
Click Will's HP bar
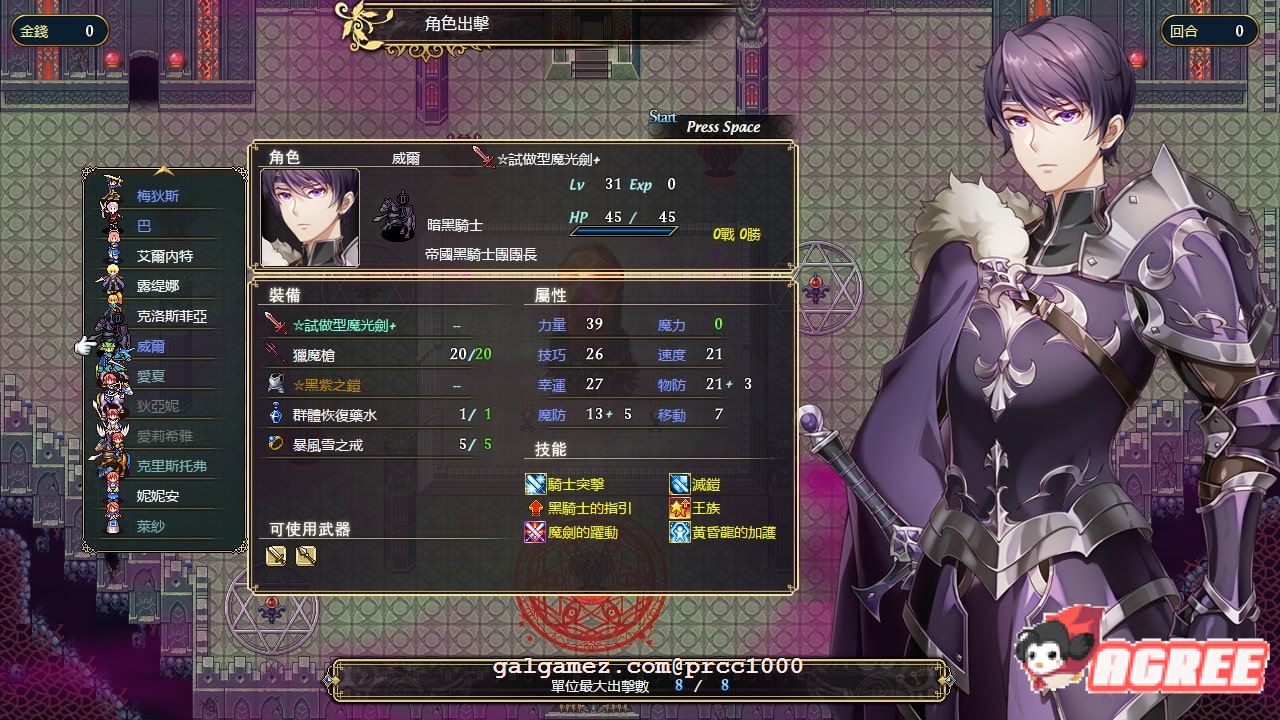tap(625, 231)
